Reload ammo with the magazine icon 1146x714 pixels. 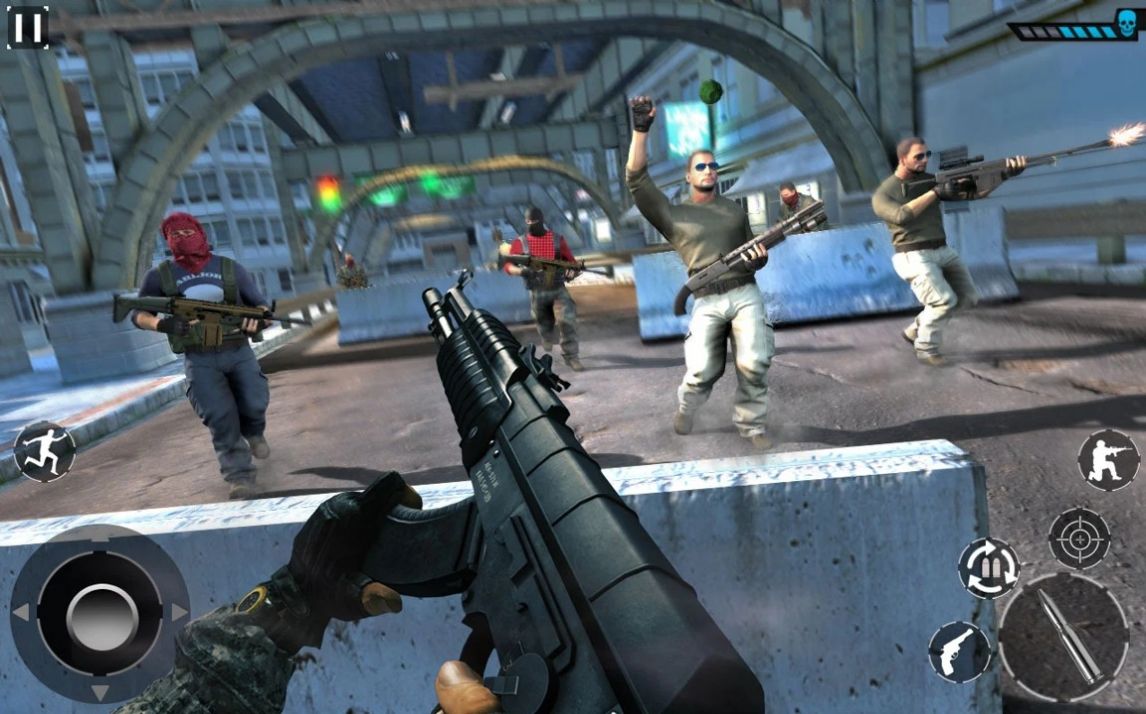pos(988,568)
